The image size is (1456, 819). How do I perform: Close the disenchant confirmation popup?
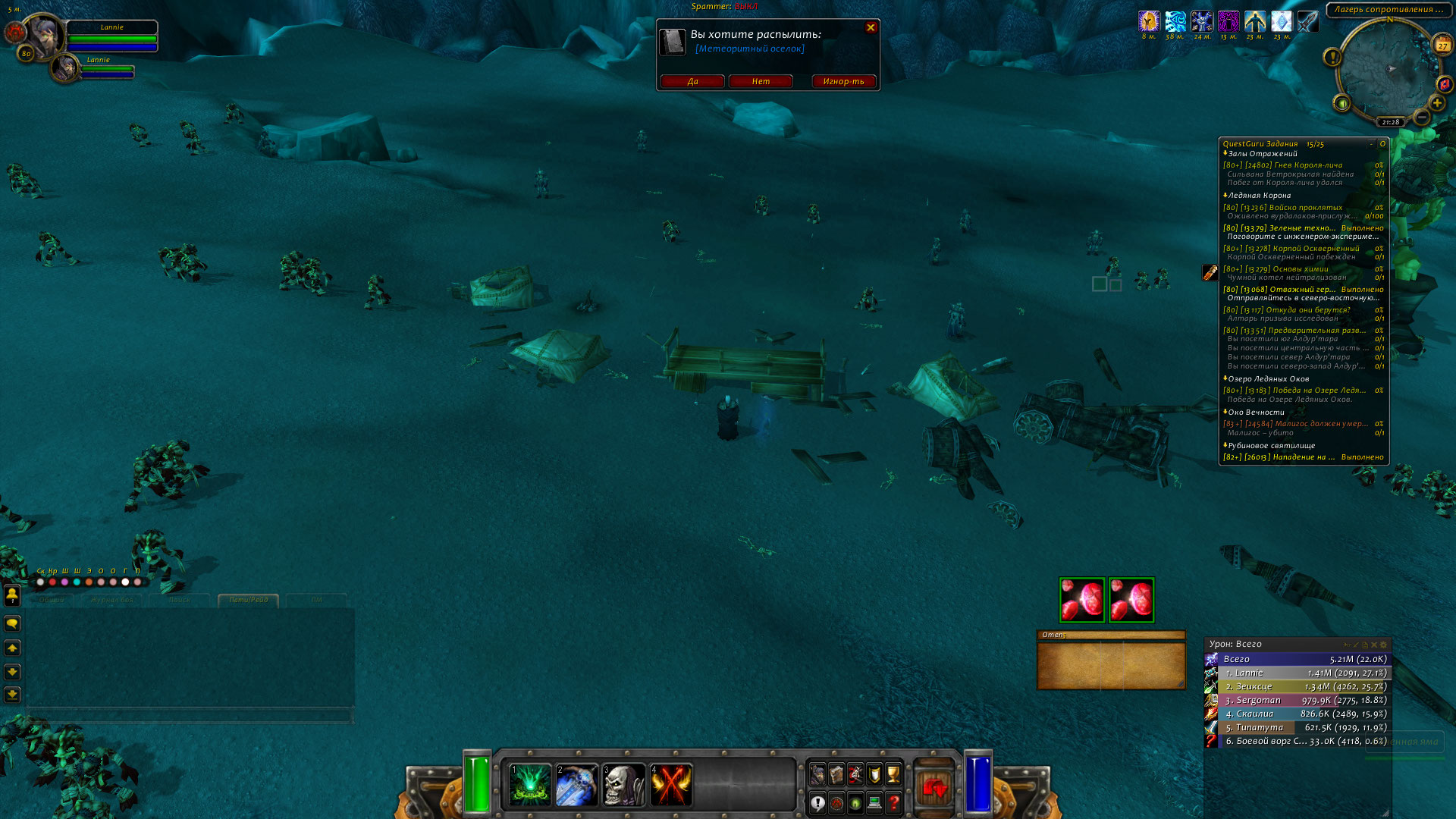click(871, 28)
